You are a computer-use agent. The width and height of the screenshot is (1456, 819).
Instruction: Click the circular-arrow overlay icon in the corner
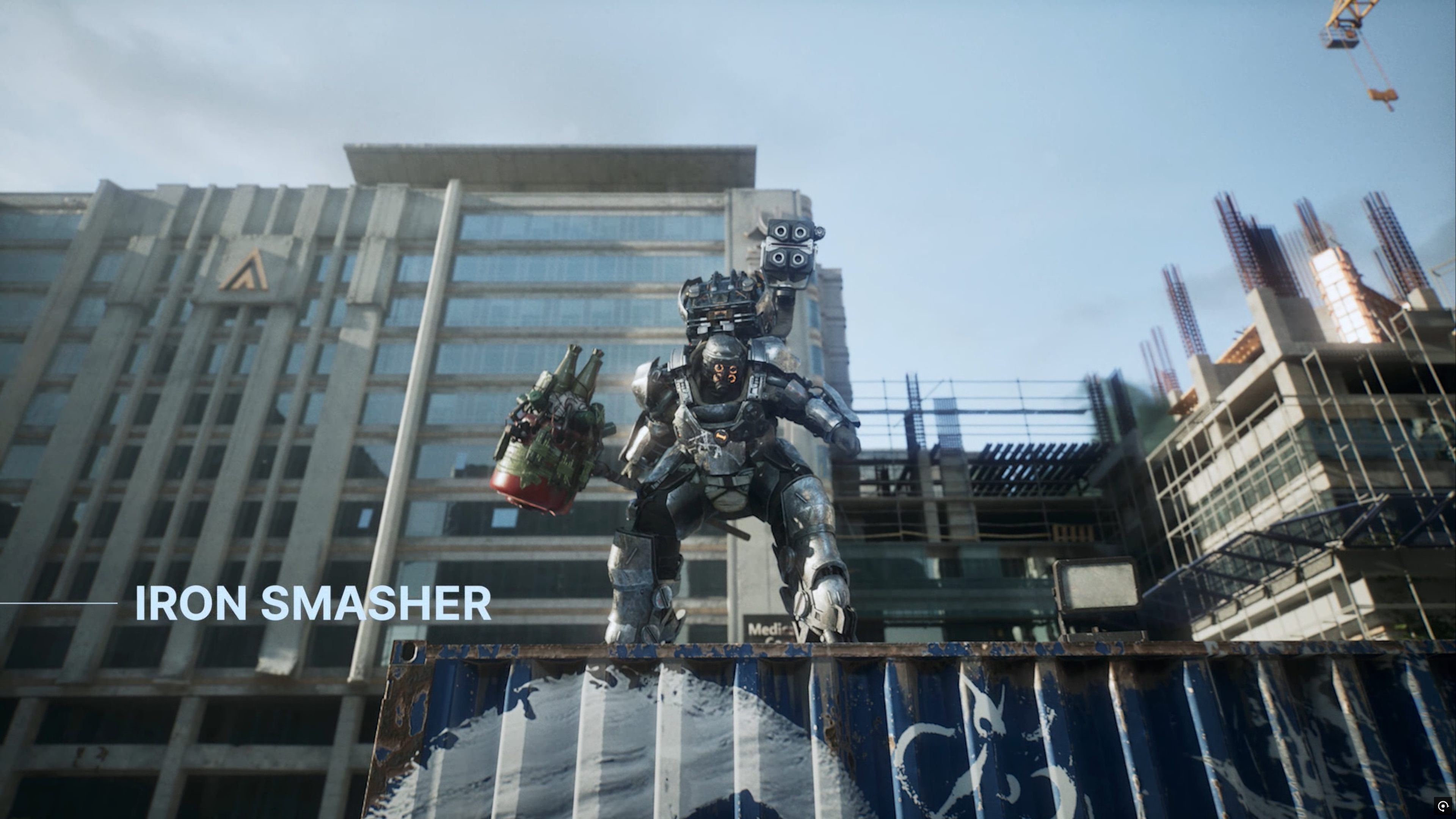[1443, 806]
